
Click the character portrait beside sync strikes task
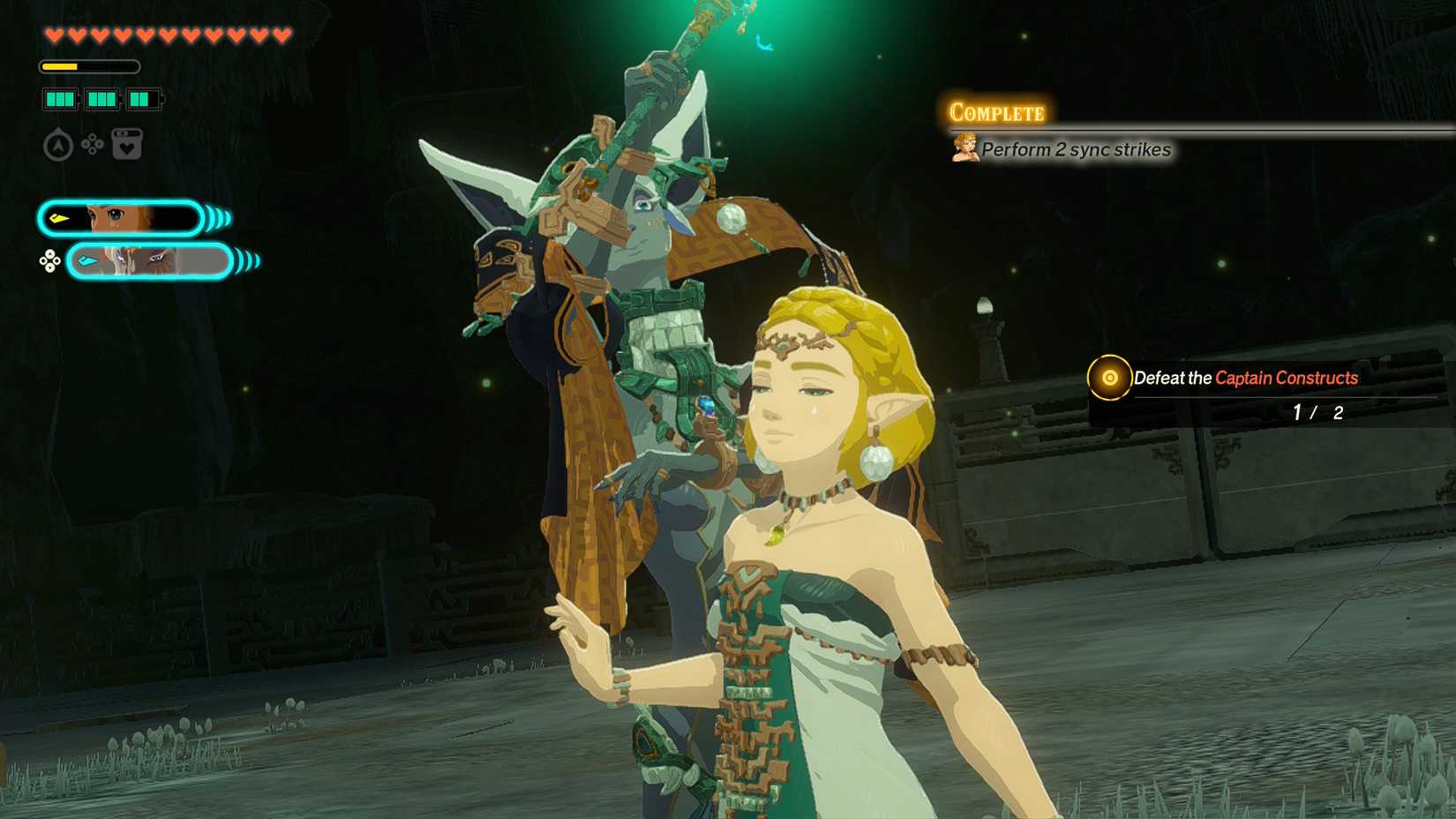coord(964,147)
